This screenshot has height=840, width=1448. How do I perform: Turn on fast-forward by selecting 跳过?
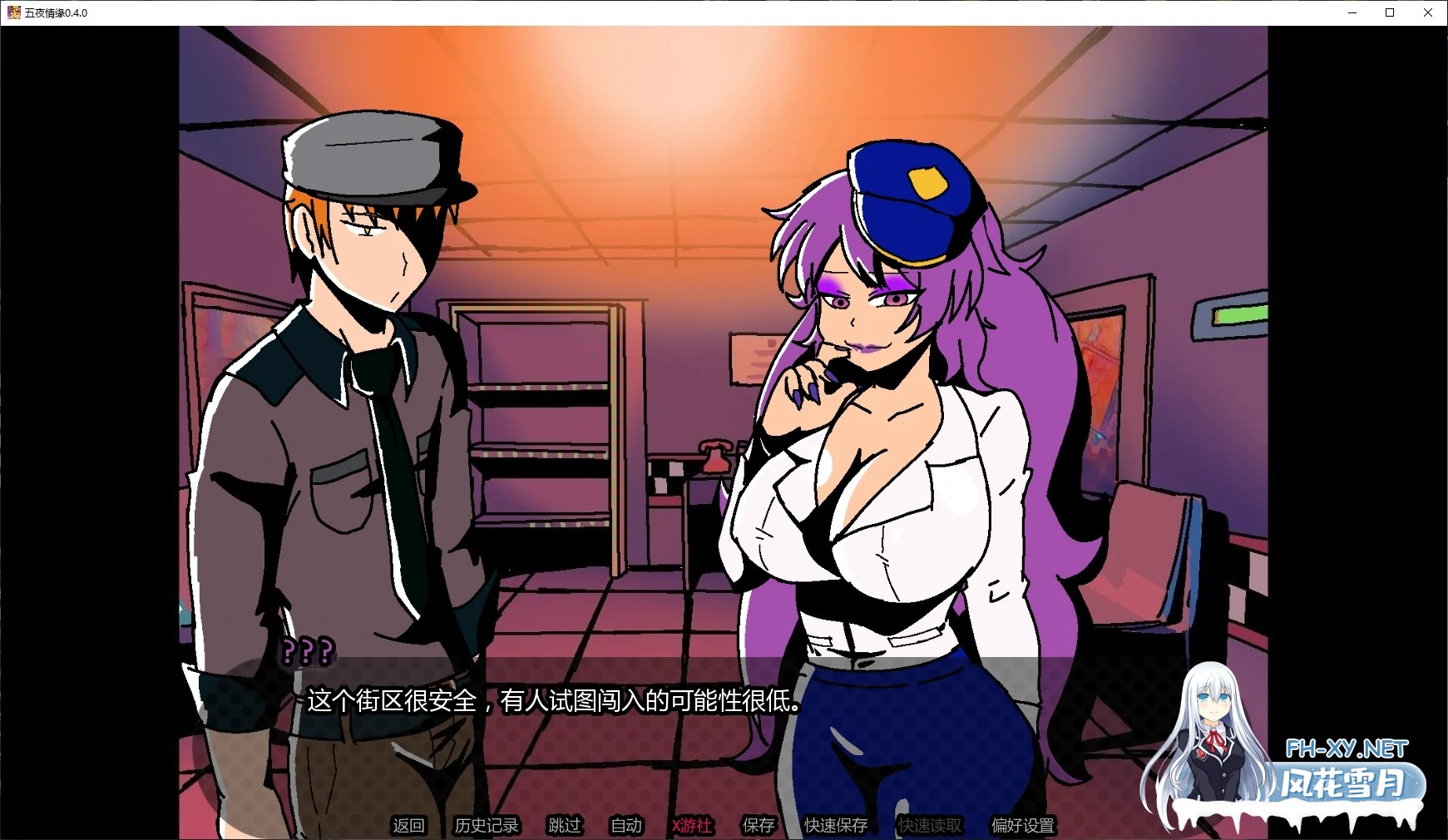[563, 826]
